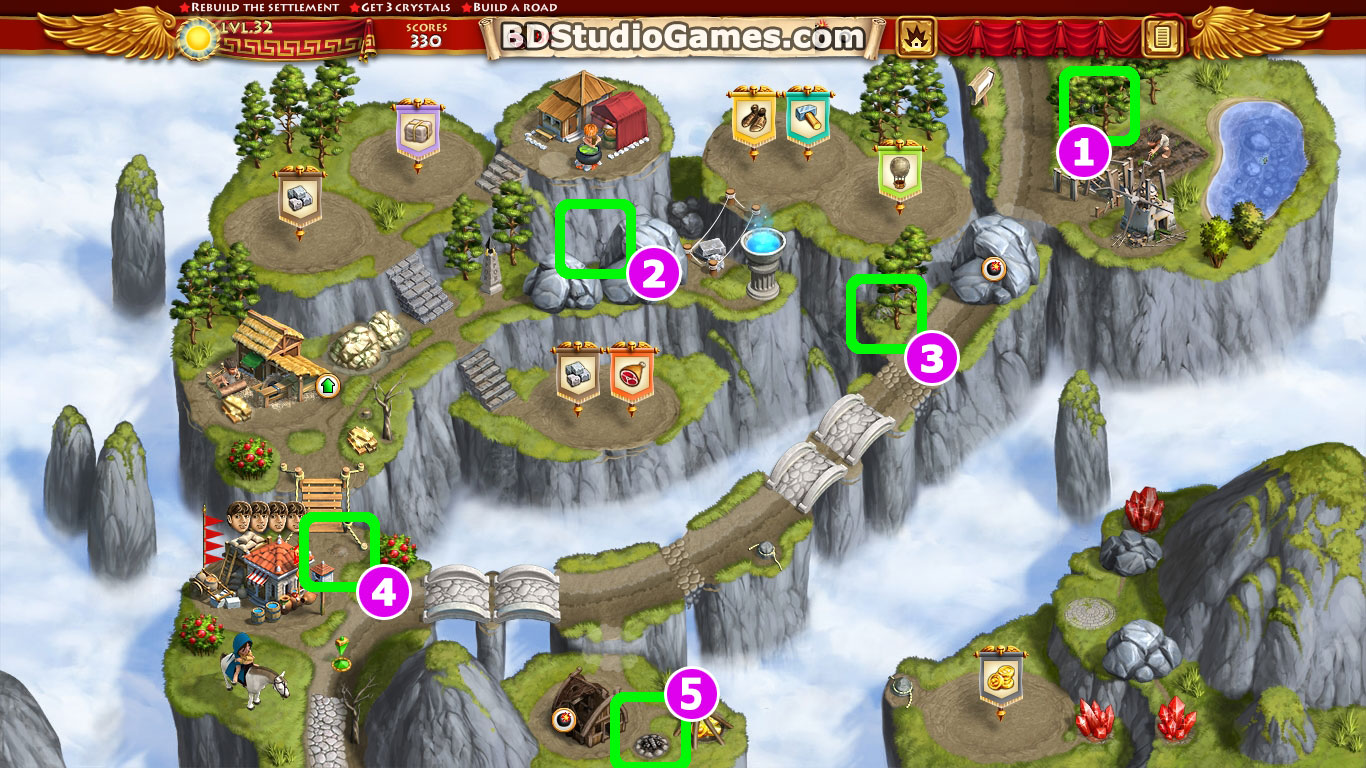Screen dimensions: 1366x768
Task: Activate the bomb icon on the grey boulder
Action: coord(993,268)
